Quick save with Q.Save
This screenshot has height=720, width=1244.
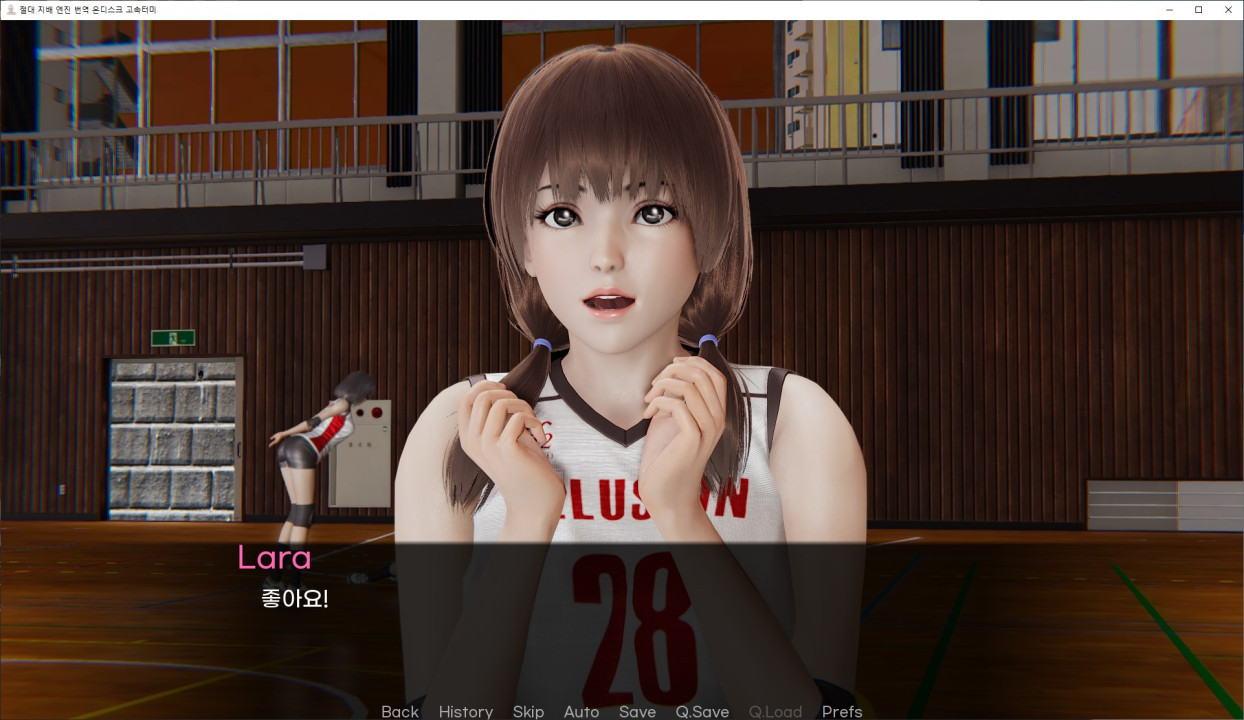[x=702, y=711]
